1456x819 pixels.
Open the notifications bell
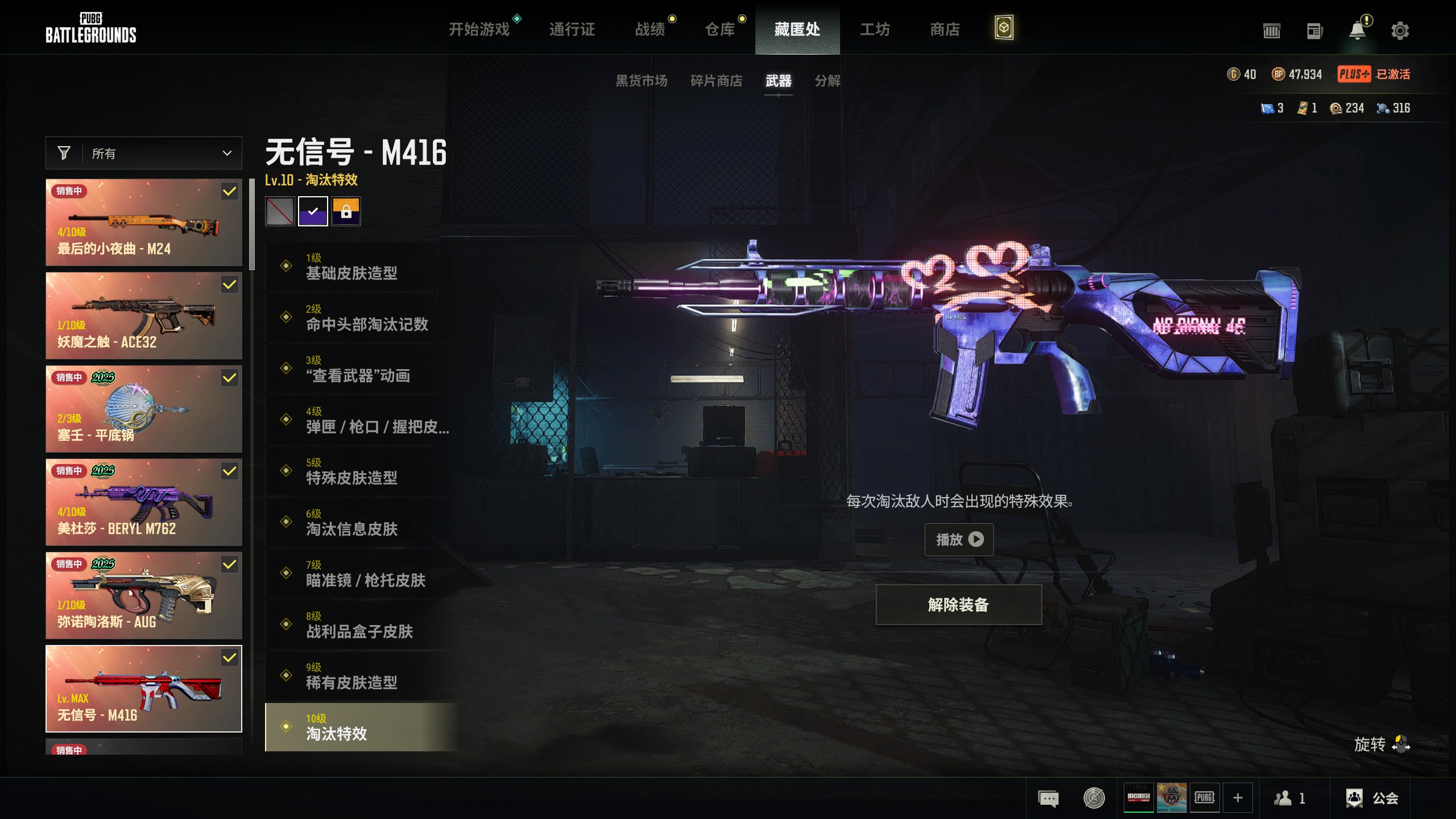(1357, 30)
